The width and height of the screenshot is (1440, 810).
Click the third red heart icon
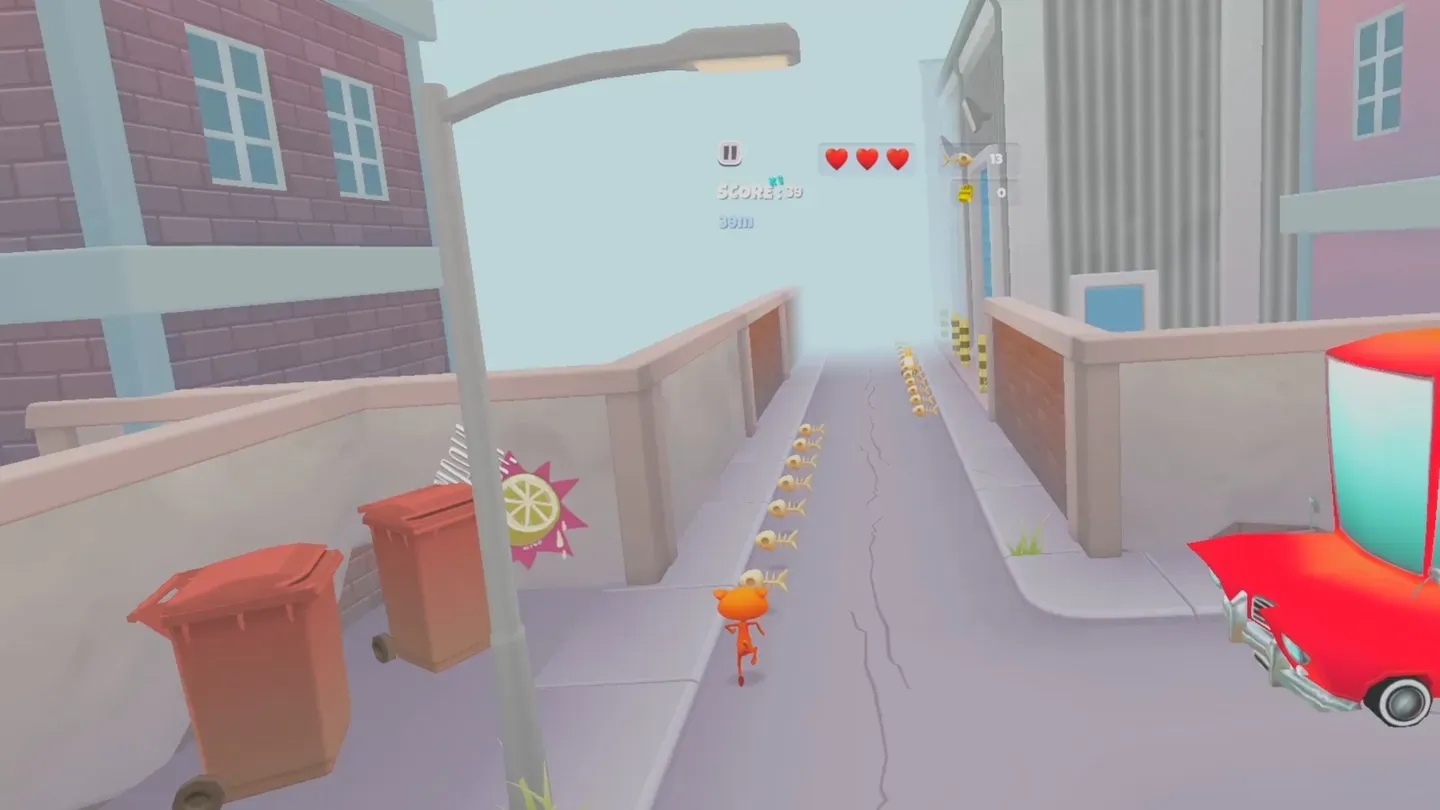click(x=897, y=157)
